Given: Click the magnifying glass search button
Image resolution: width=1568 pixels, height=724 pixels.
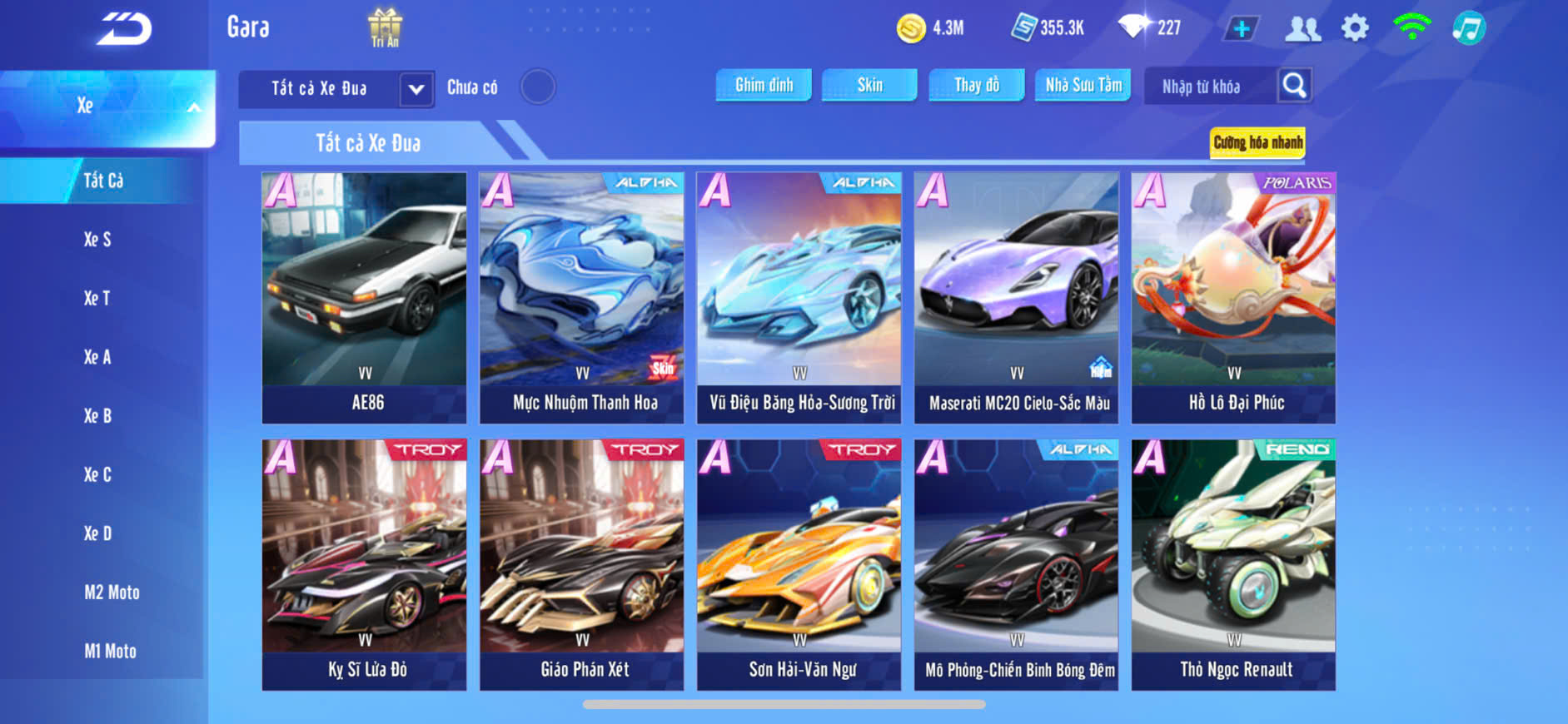Looking at the screenshot, I should [1294, 86].
